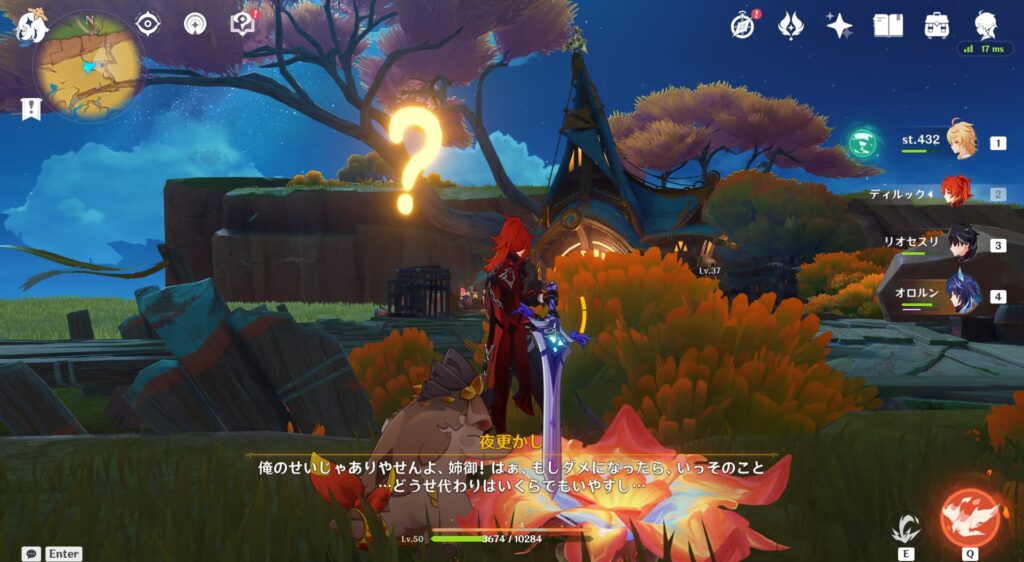
Task: Switch to party member st.432
Action: pyautogui.click(x=962, y=142)
